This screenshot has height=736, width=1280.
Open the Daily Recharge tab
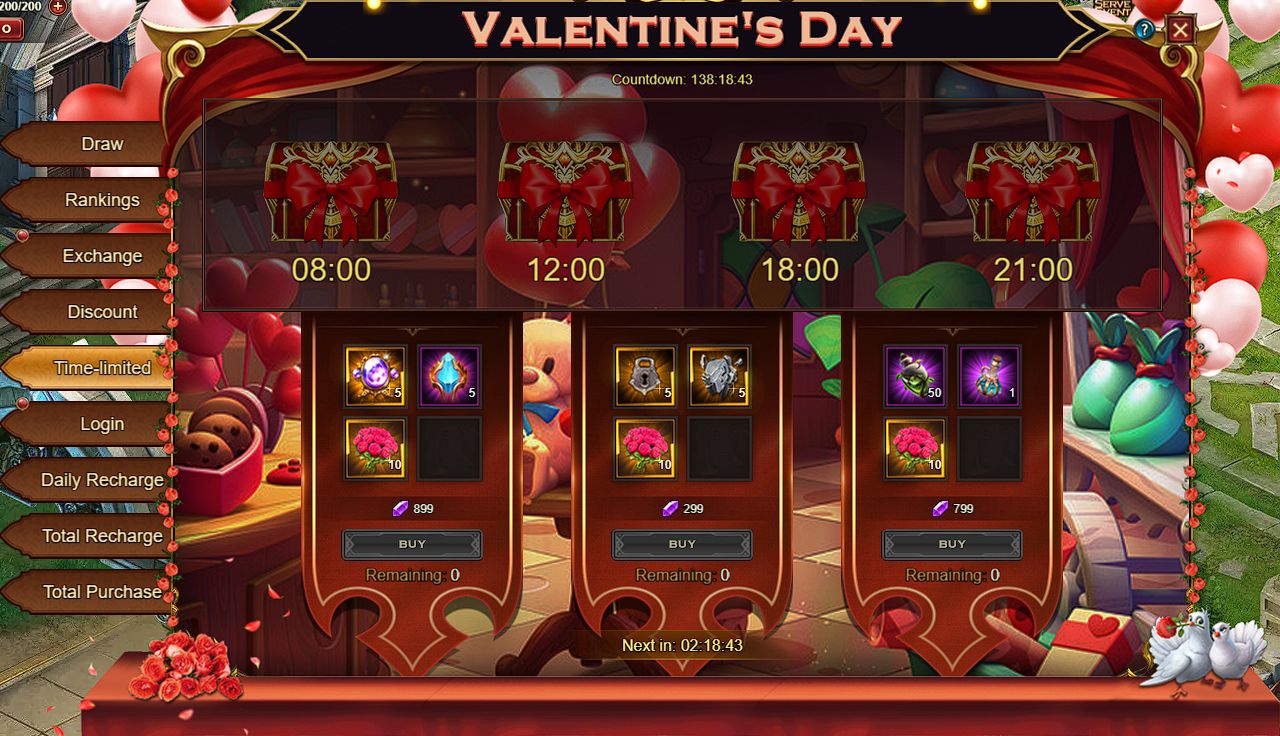coord(101,480)
